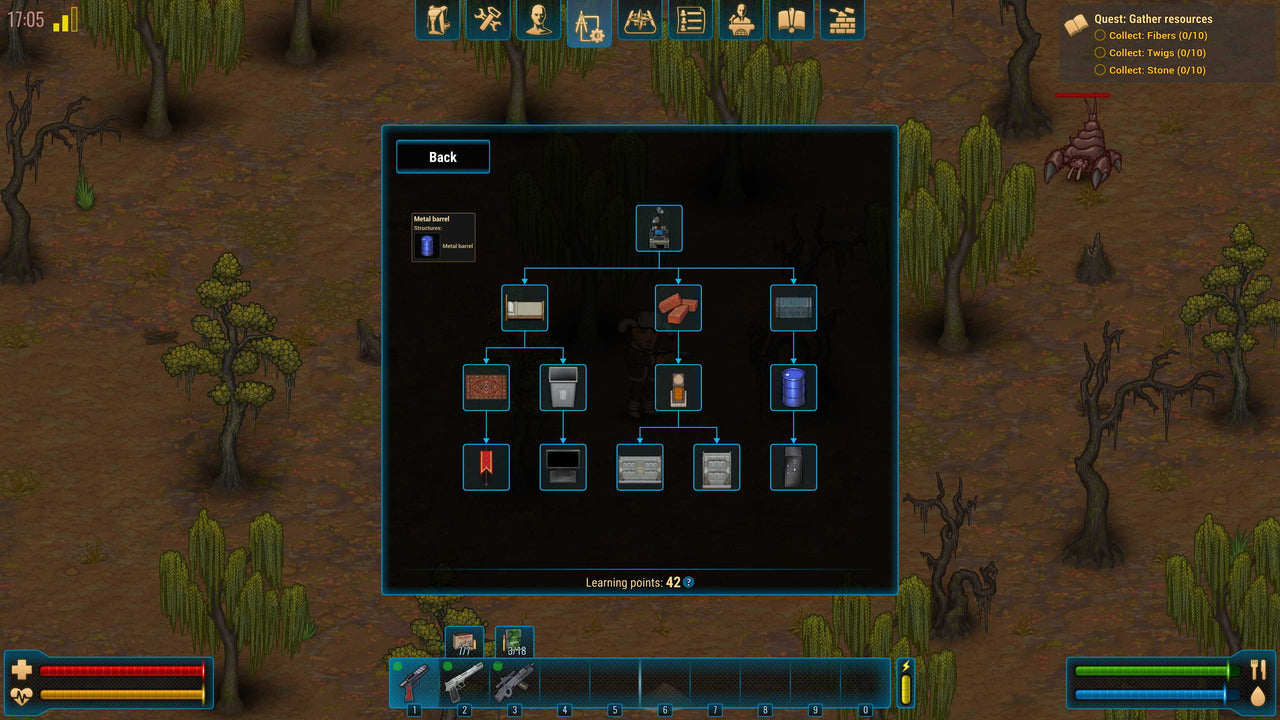Expand the bed research node
Viewport: 1280px width, 720px height.
tap(525, 308)
